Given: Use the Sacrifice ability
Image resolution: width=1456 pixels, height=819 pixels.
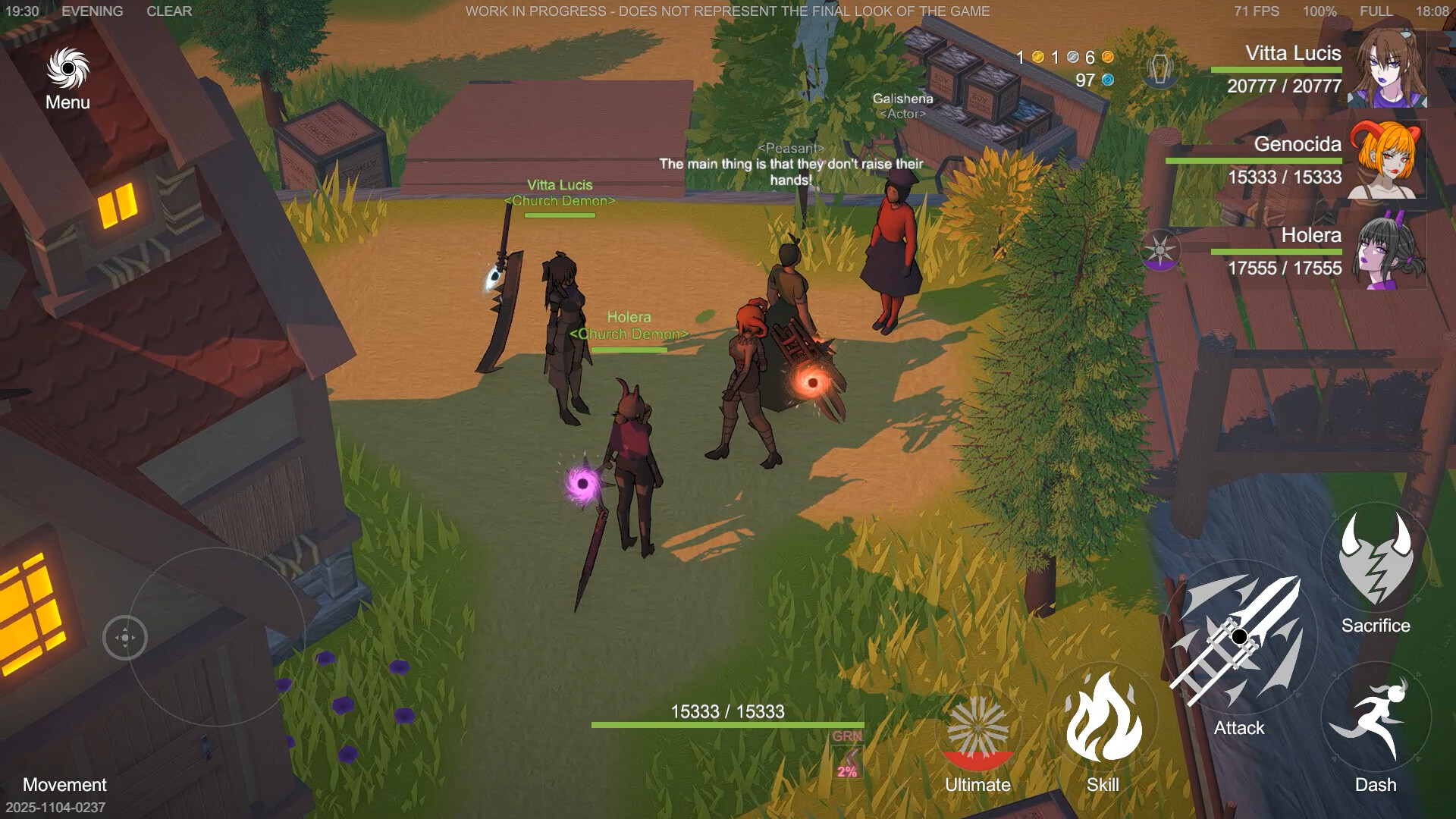Looking at the screenshot, I should (1375, 561).
